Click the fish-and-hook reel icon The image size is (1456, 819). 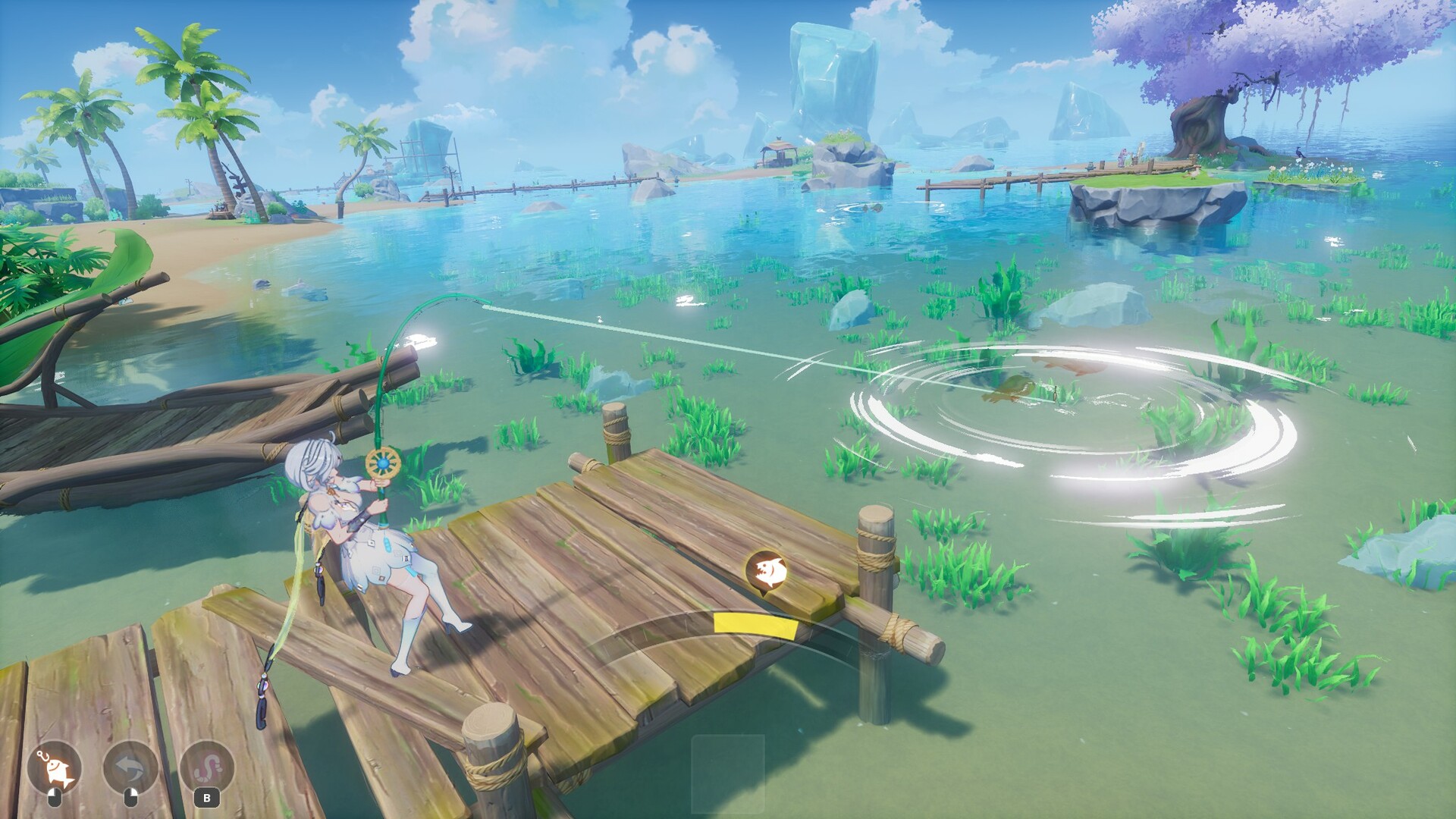pos(54,768)
